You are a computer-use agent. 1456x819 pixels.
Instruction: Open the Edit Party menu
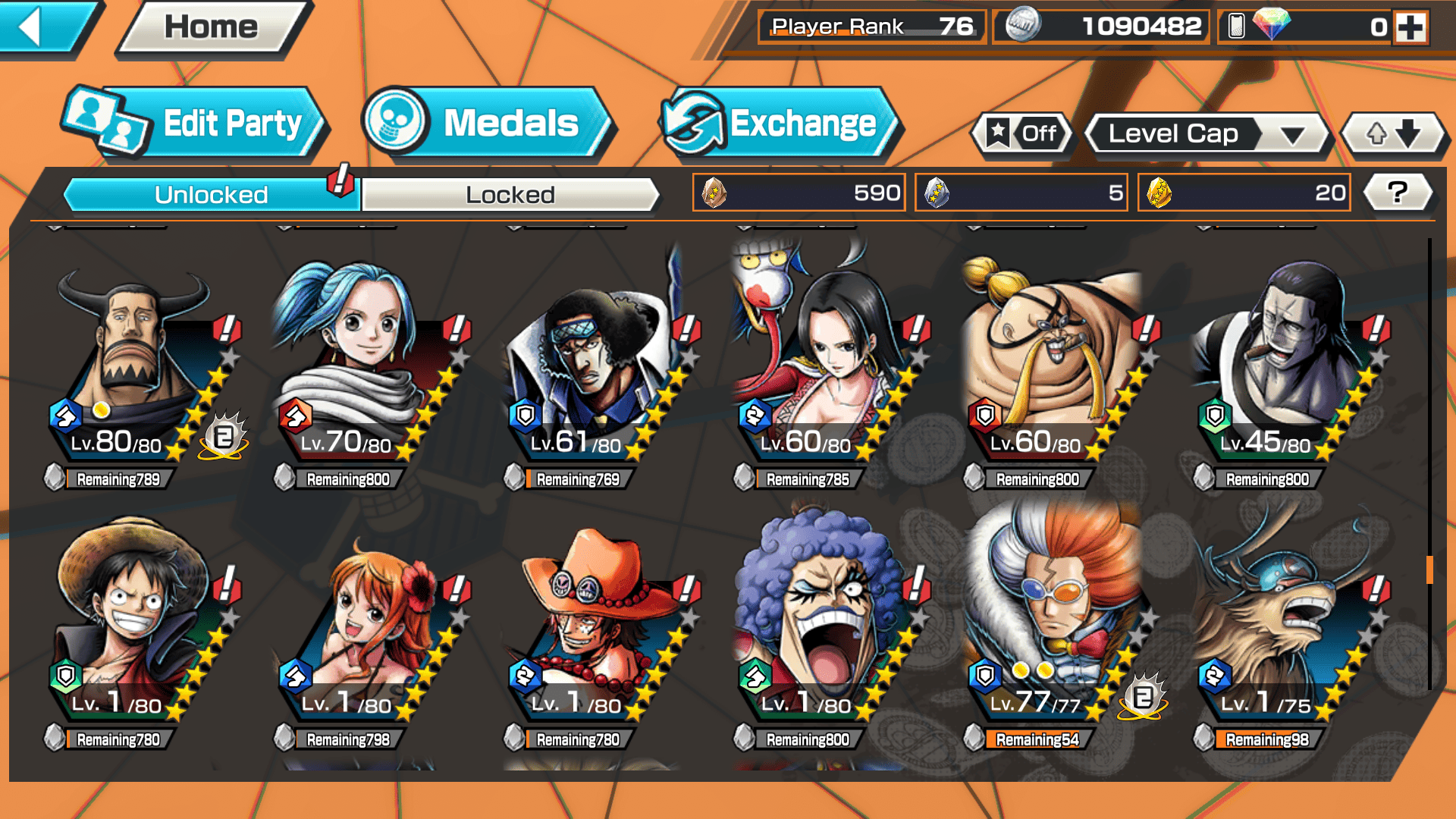tap(197, 124)
